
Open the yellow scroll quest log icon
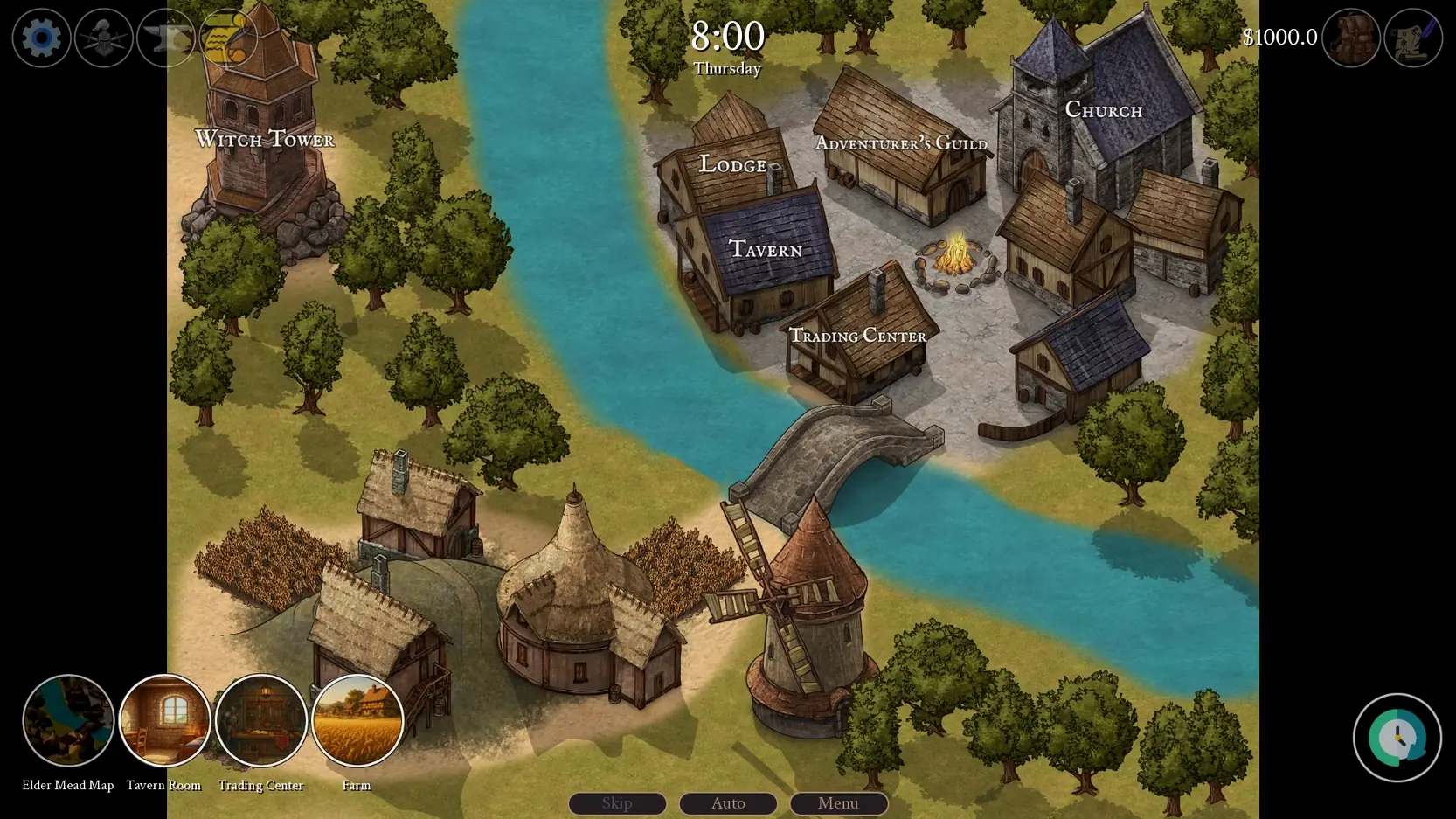coord(228,38)
